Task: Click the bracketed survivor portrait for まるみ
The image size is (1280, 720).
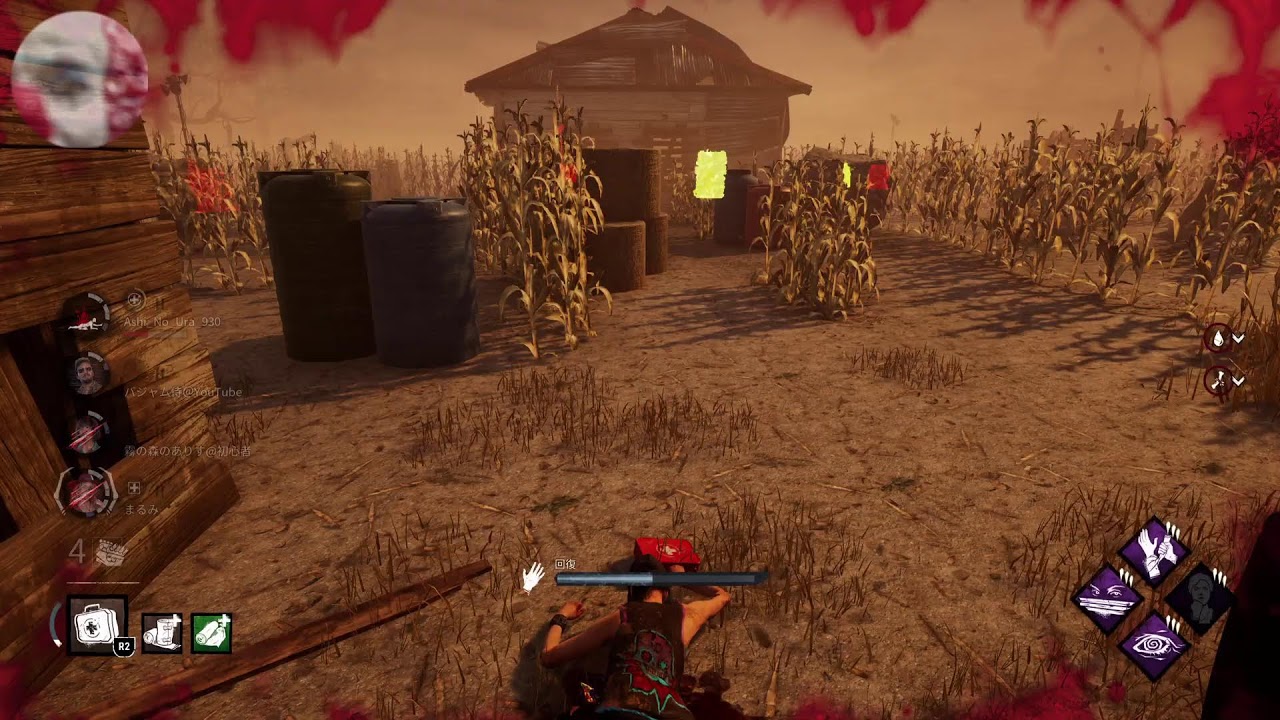Action: coord(86,492)
